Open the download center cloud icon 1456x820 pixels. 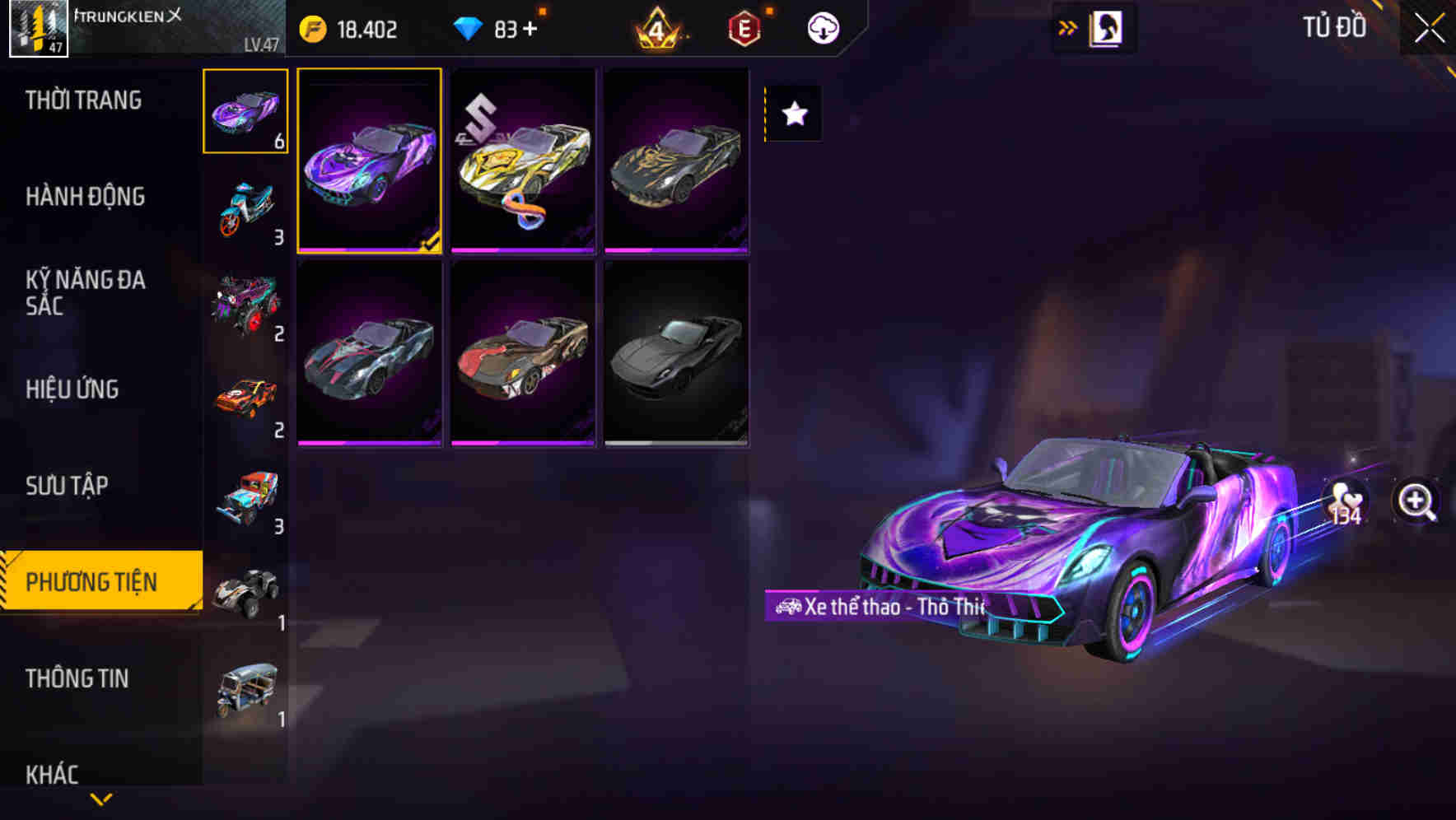click(822, 27)
